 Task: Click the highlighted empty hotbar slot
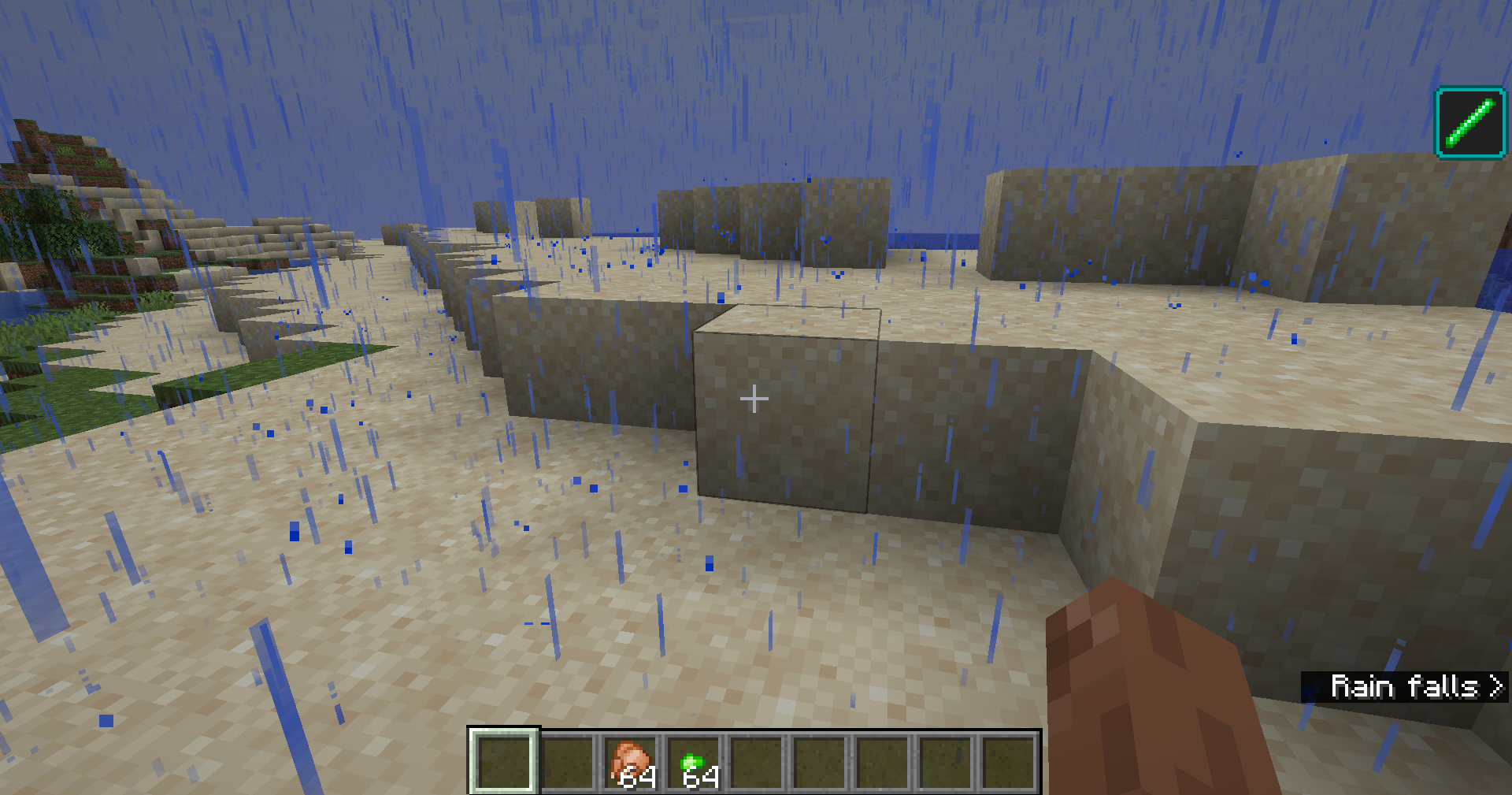504,761
